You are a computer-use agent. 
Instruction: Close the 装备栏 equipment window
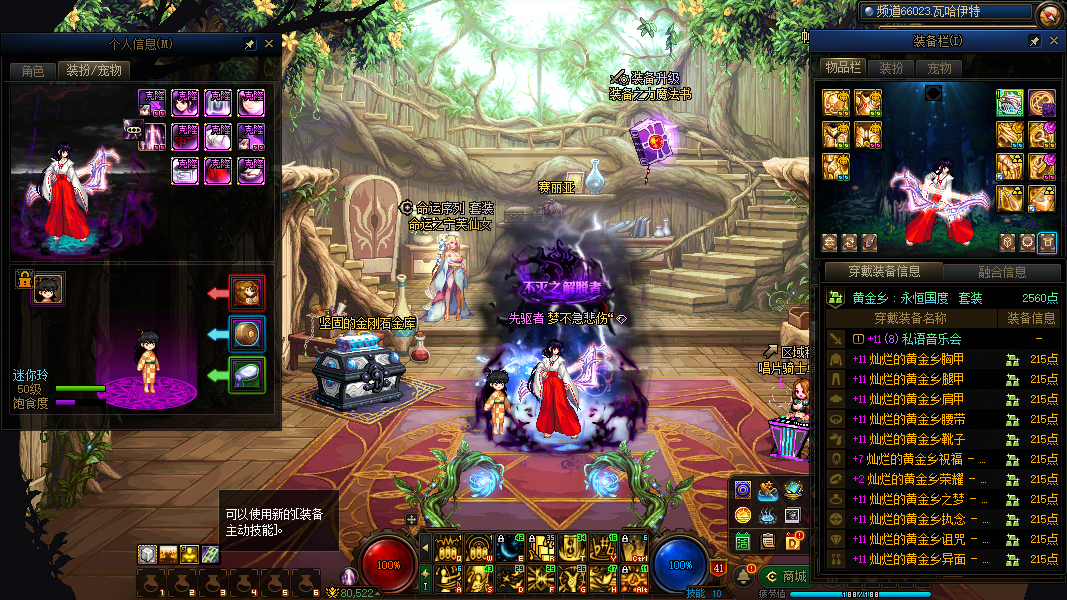pyautogui.click(x=1052, y=41)
